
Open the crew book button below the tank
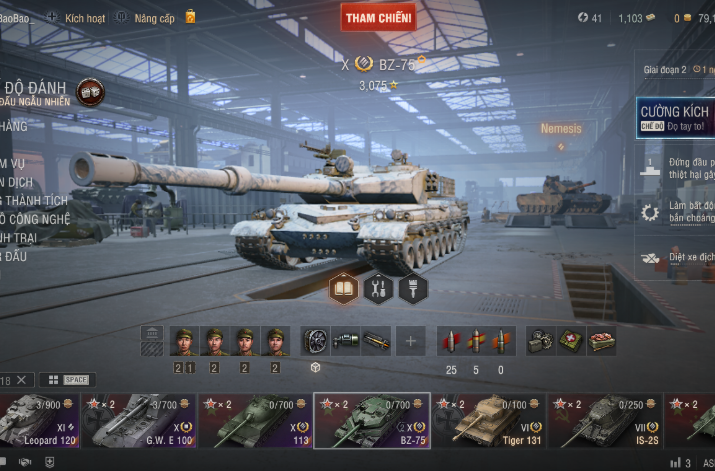click(345, 288)
